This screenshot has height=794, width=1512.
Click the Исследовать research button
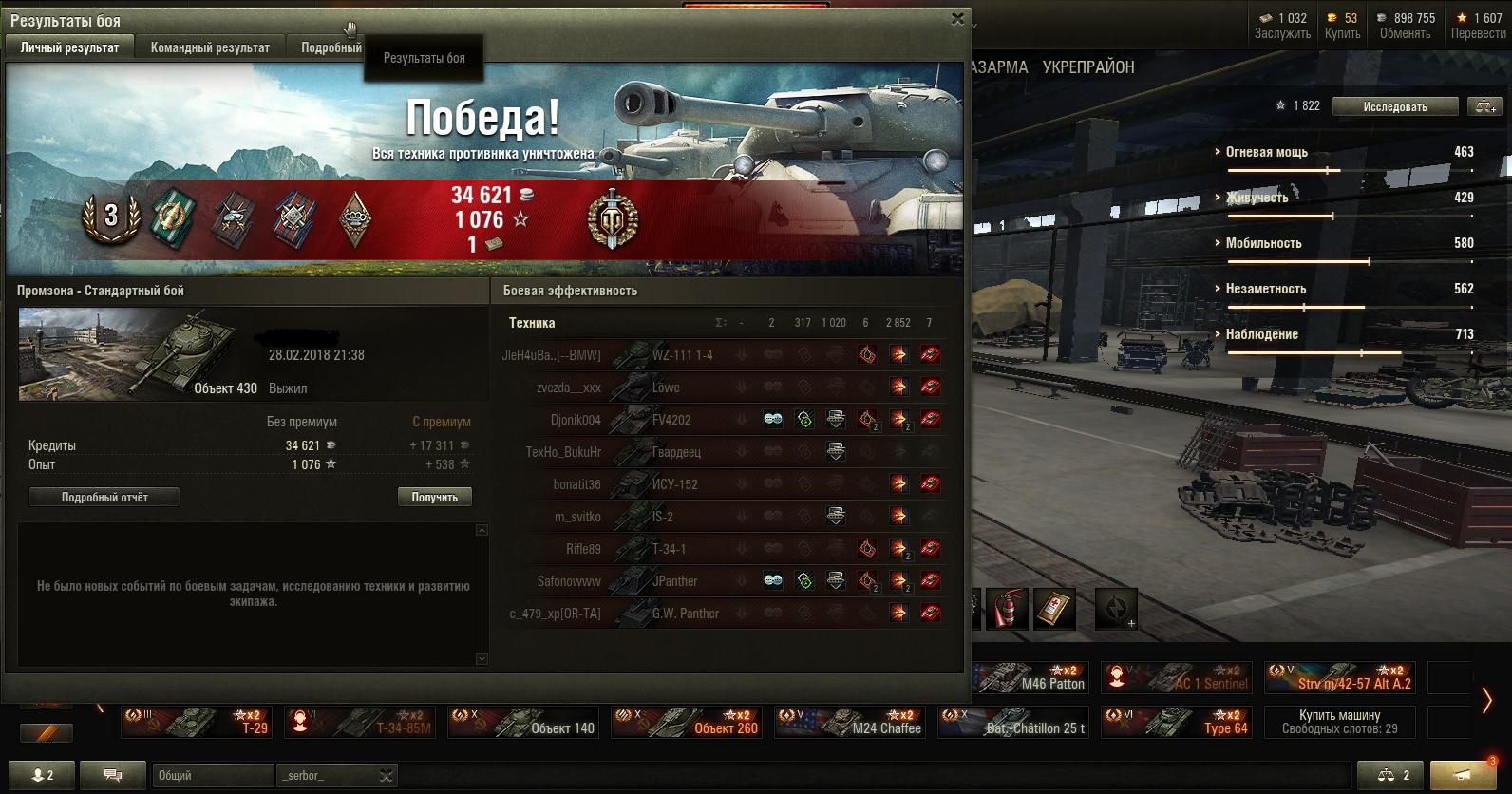[x=1394, y=106]
